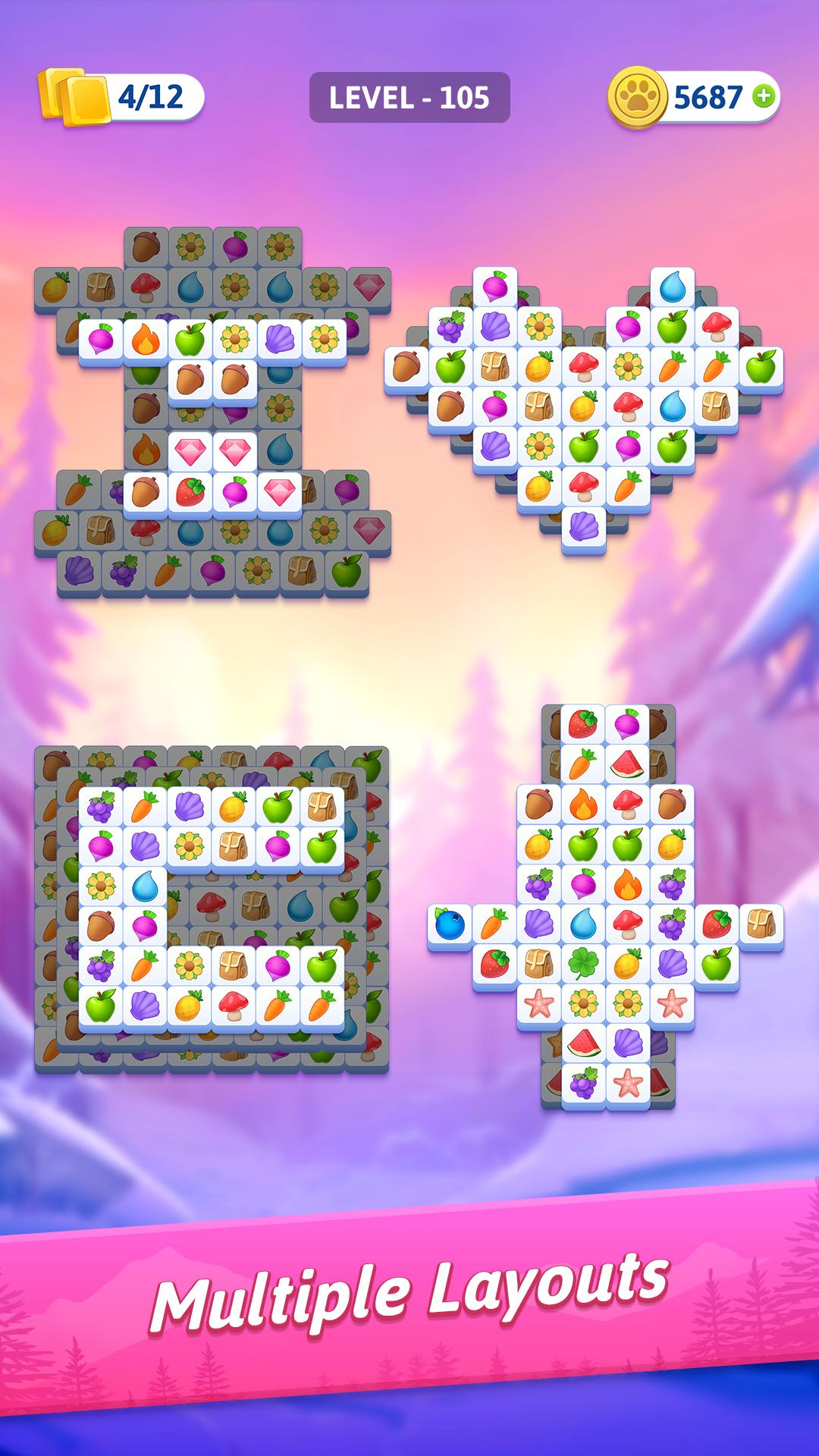
Task: Pick the four-leaf clover tile
Action: pyautogui.click(x=583, y=964)
